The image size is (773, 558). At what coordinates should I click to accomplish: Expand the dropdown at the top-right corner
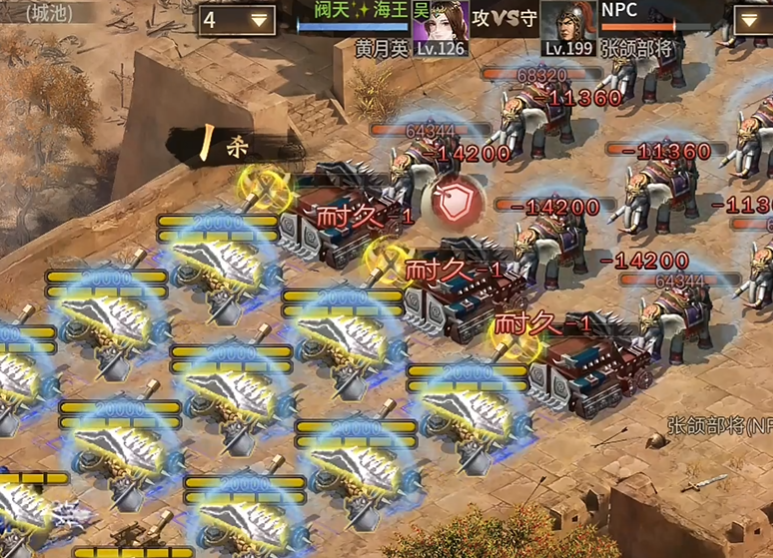tap(753, 20)
